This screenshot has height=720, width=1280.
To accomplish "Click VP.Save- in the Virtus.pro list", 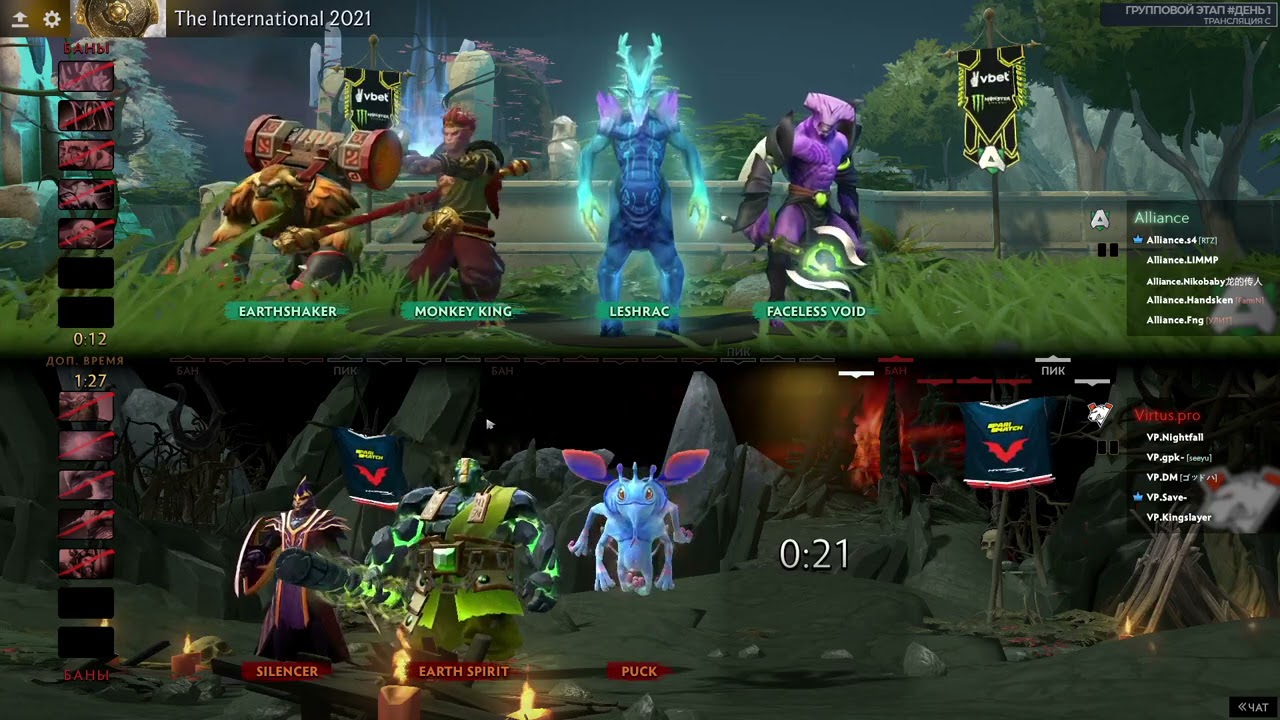I will (1166, 497).
